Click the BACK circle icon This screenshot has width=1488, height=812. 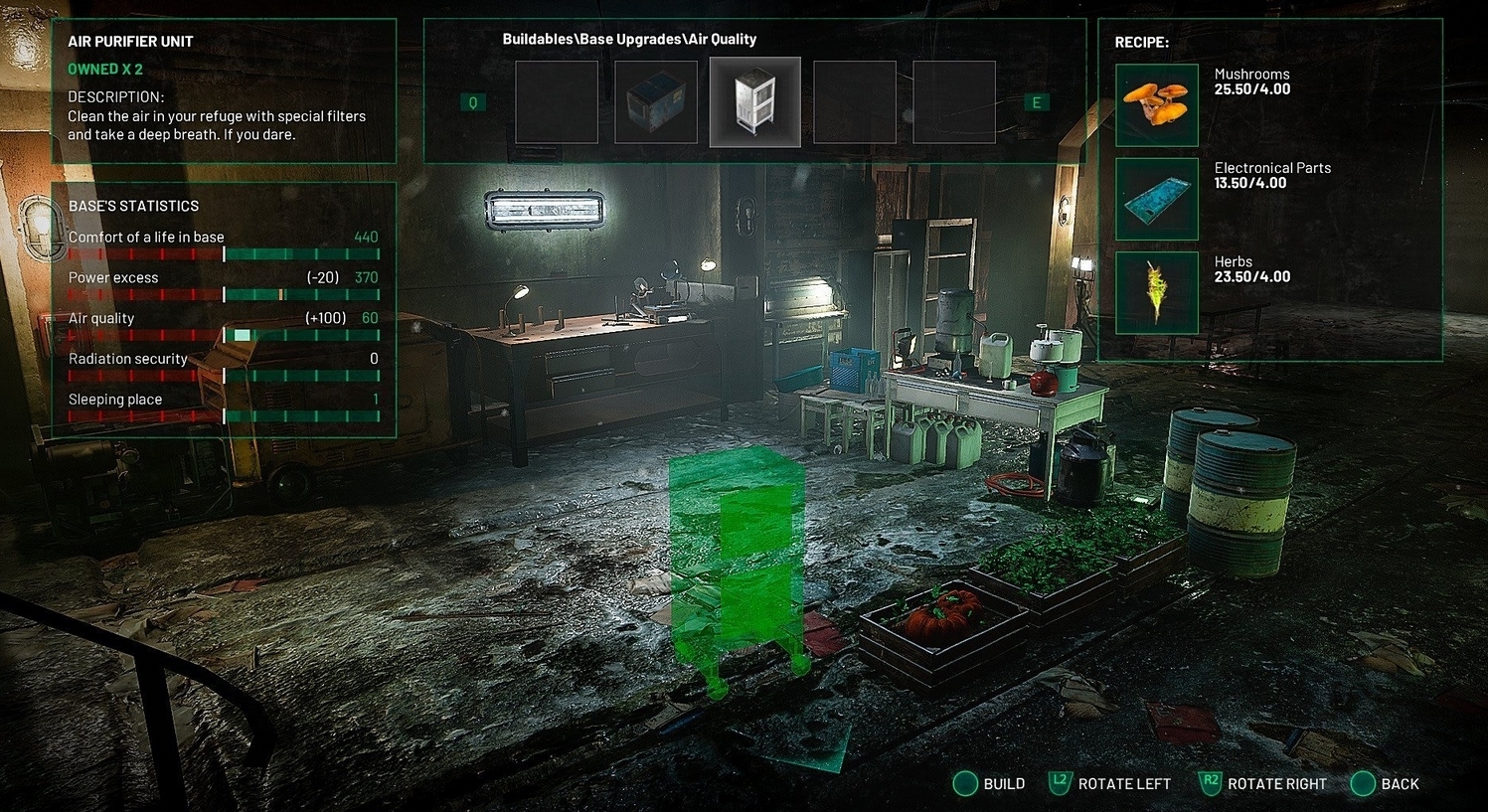pyautogui.click(x=1362, y=783)
